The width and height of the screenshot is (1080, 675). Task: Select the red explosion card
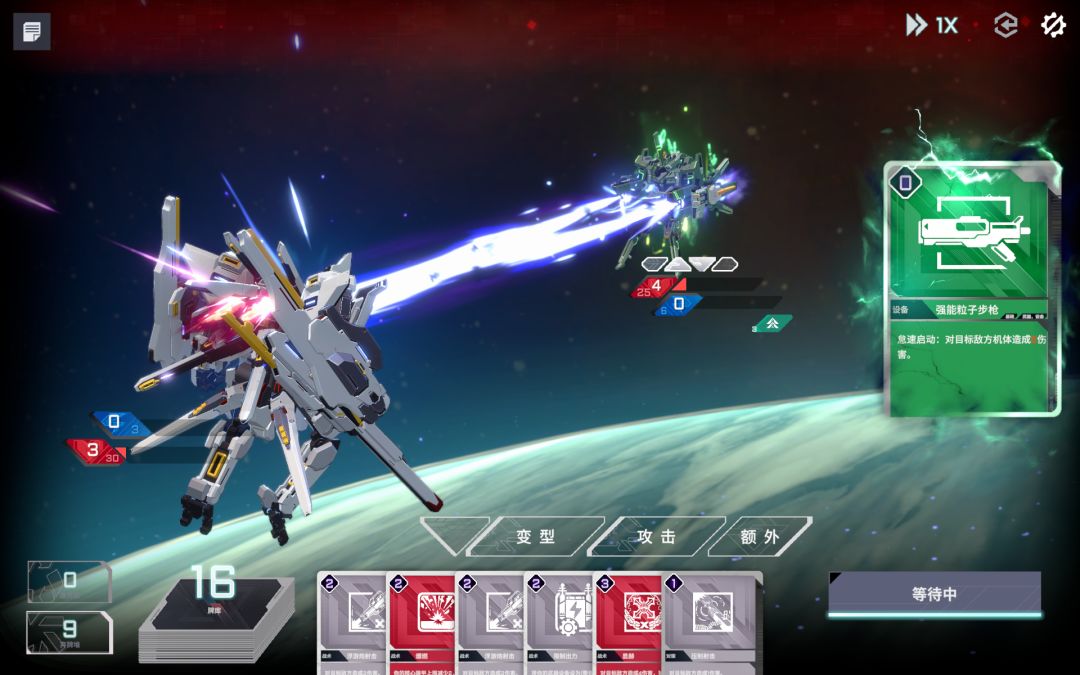[425, 622]
